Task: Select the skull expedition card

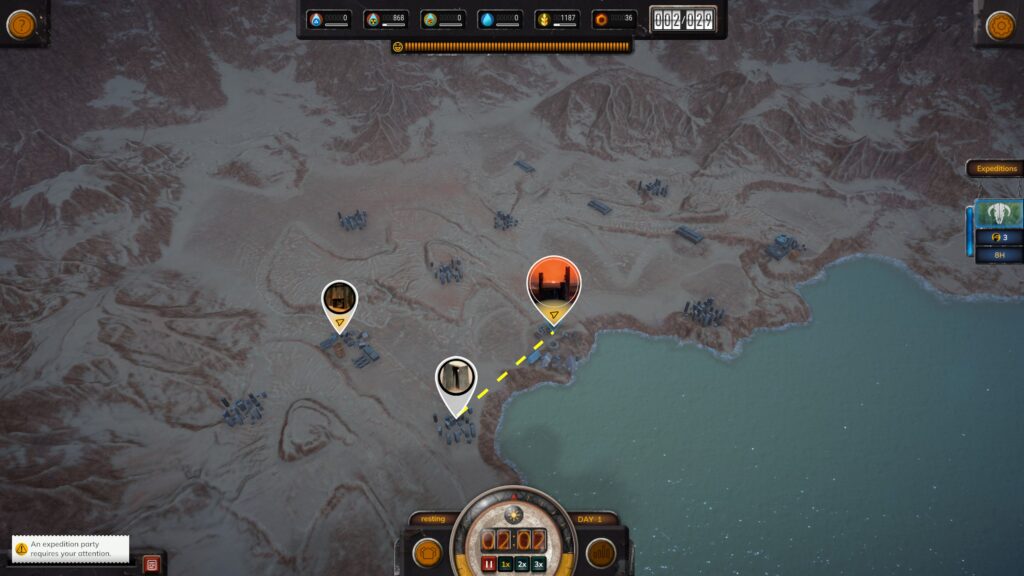Action: click(998, 215)
